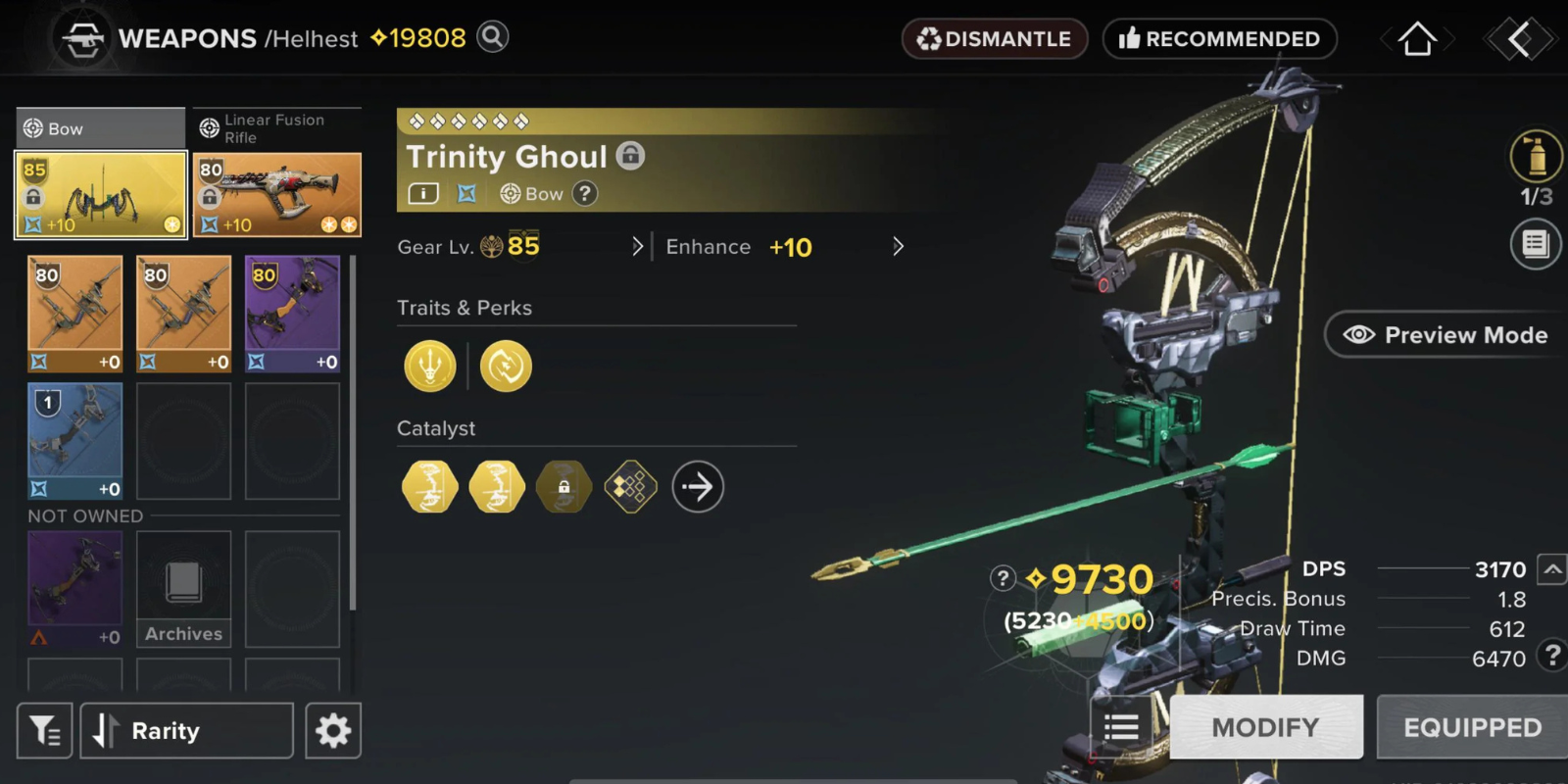The height and width of the screenshot is (784, 1568).
Task: Expand the Gear Lv. 85 section chevron
Action: tap(638, 246)
